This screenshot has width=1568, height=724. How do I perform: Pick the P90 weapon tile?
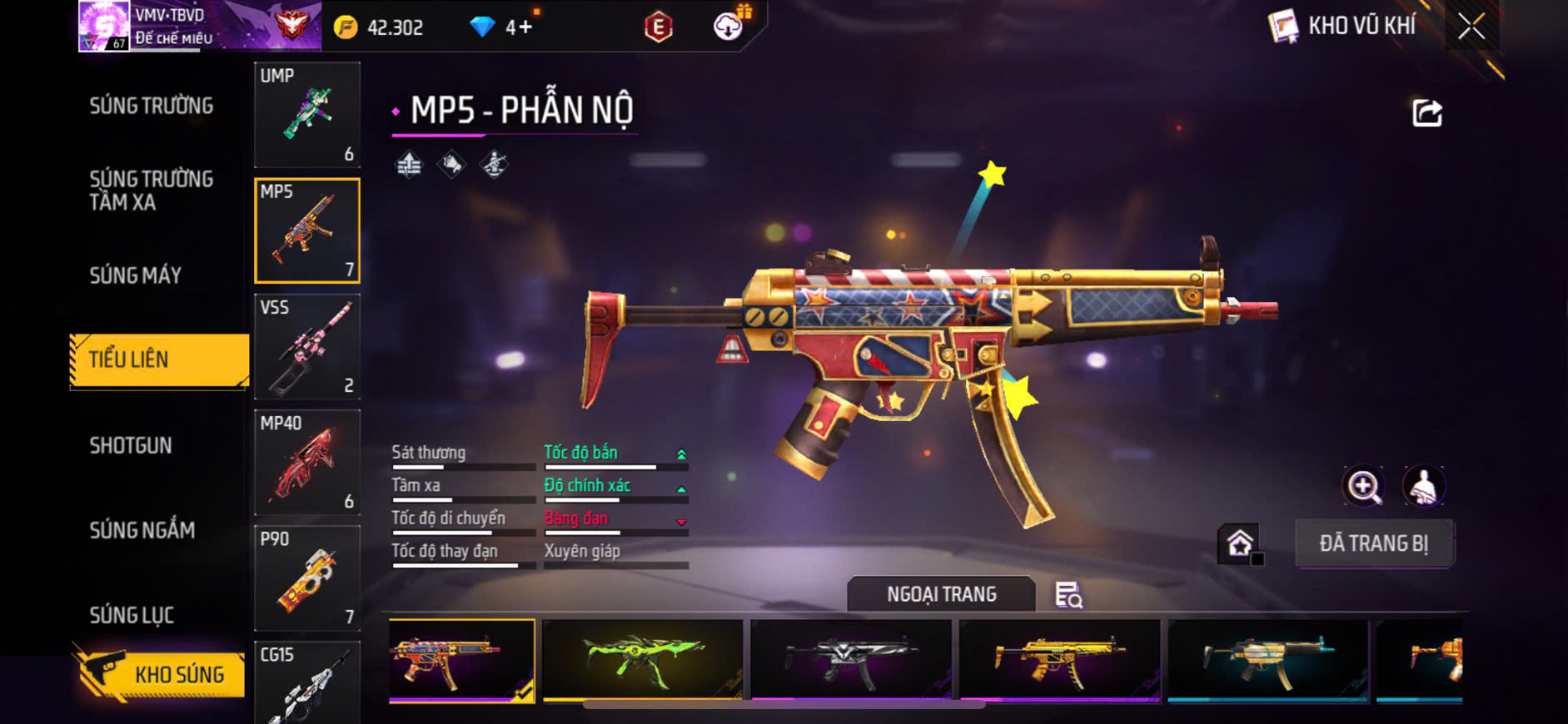[307, 578]
